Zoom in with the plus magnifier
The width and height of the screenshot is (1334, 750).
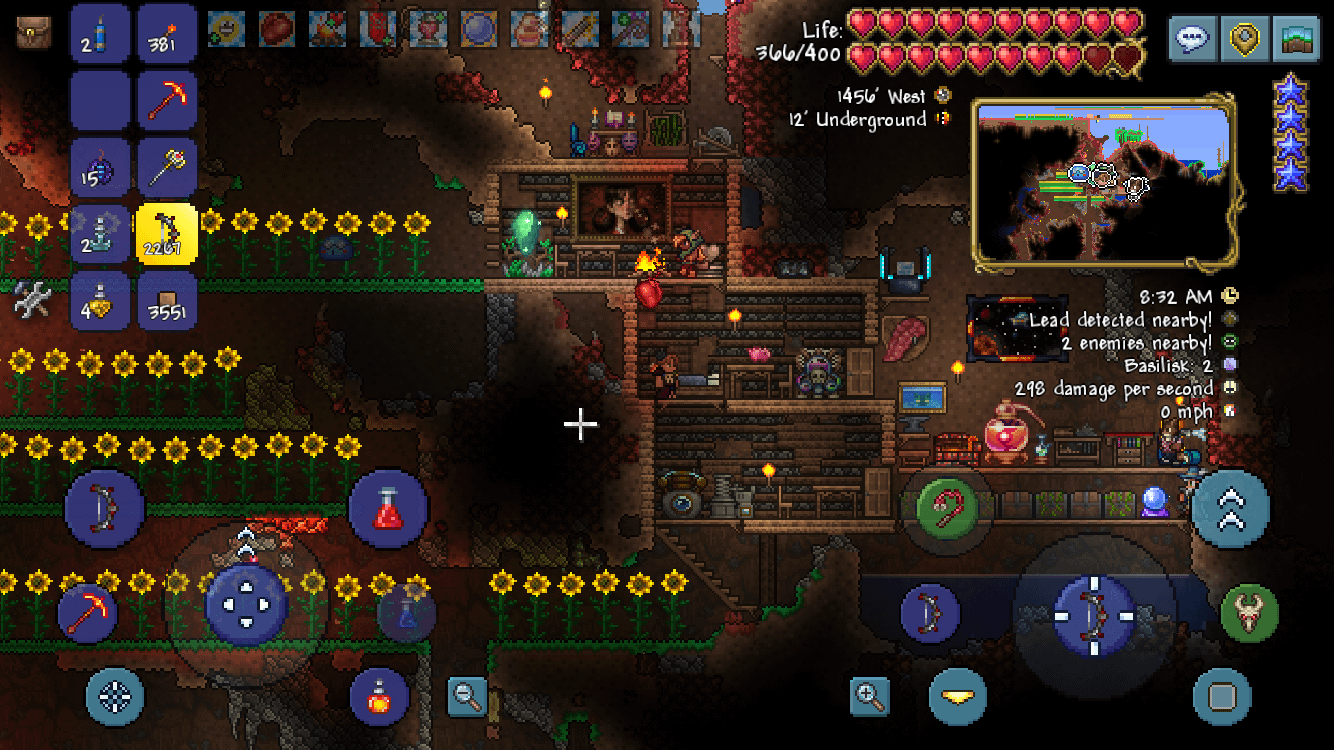click(870, 696)
